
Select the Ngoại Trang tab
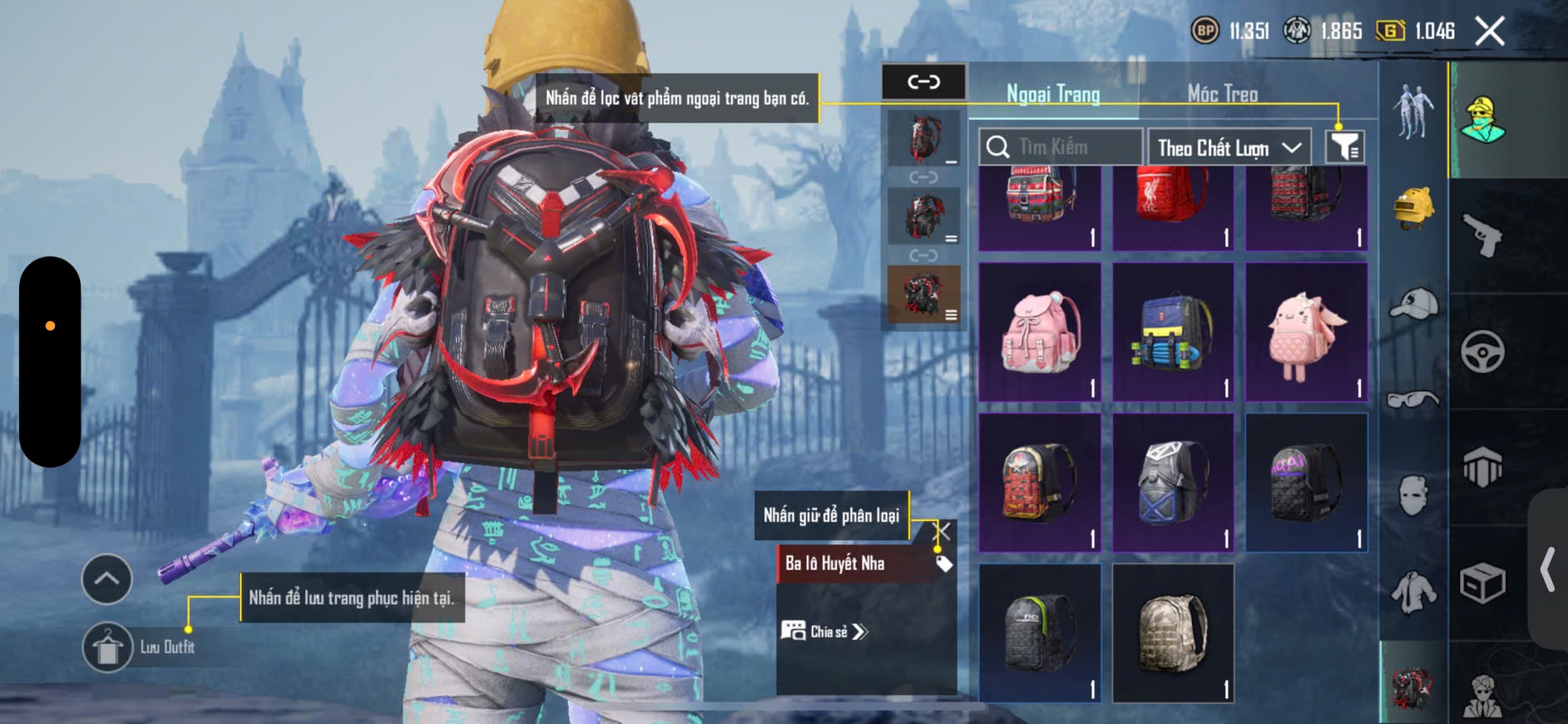tap(1053, 94)
